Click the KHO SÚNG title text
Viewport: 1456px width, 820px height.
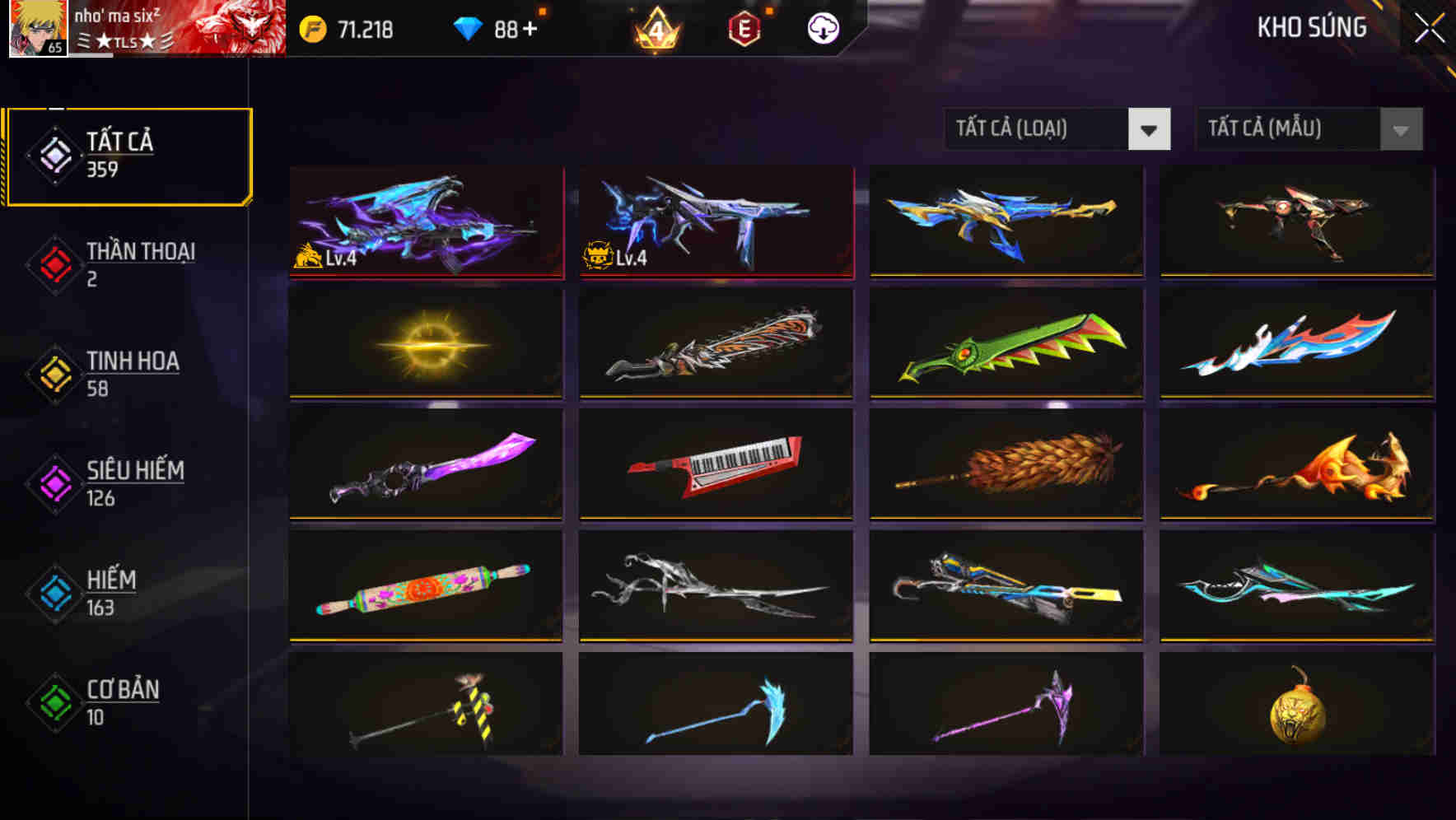point(1313,28)
